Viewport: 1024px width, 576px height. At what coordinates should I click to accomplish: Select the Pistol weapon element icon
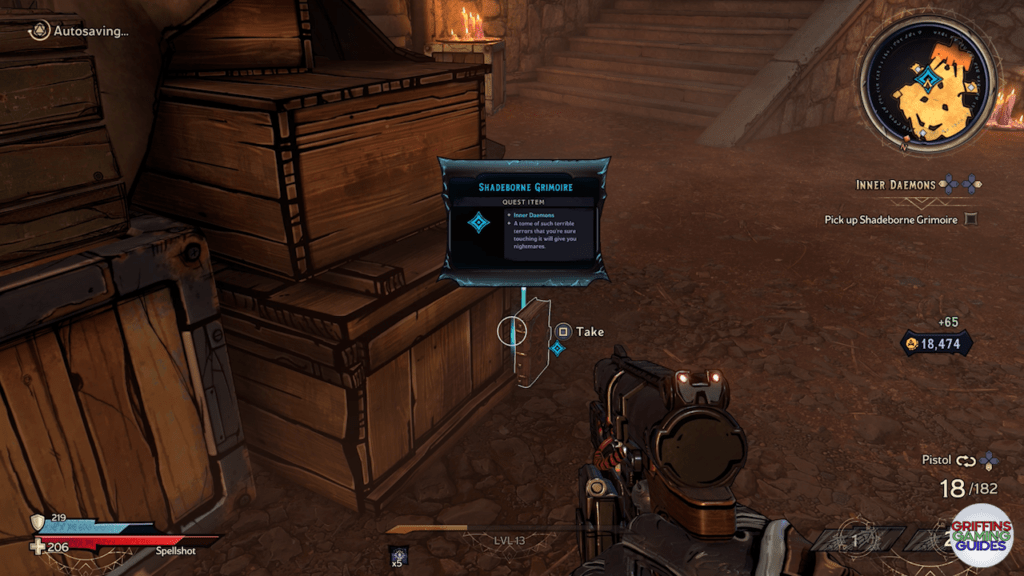(x=989, y=460)
